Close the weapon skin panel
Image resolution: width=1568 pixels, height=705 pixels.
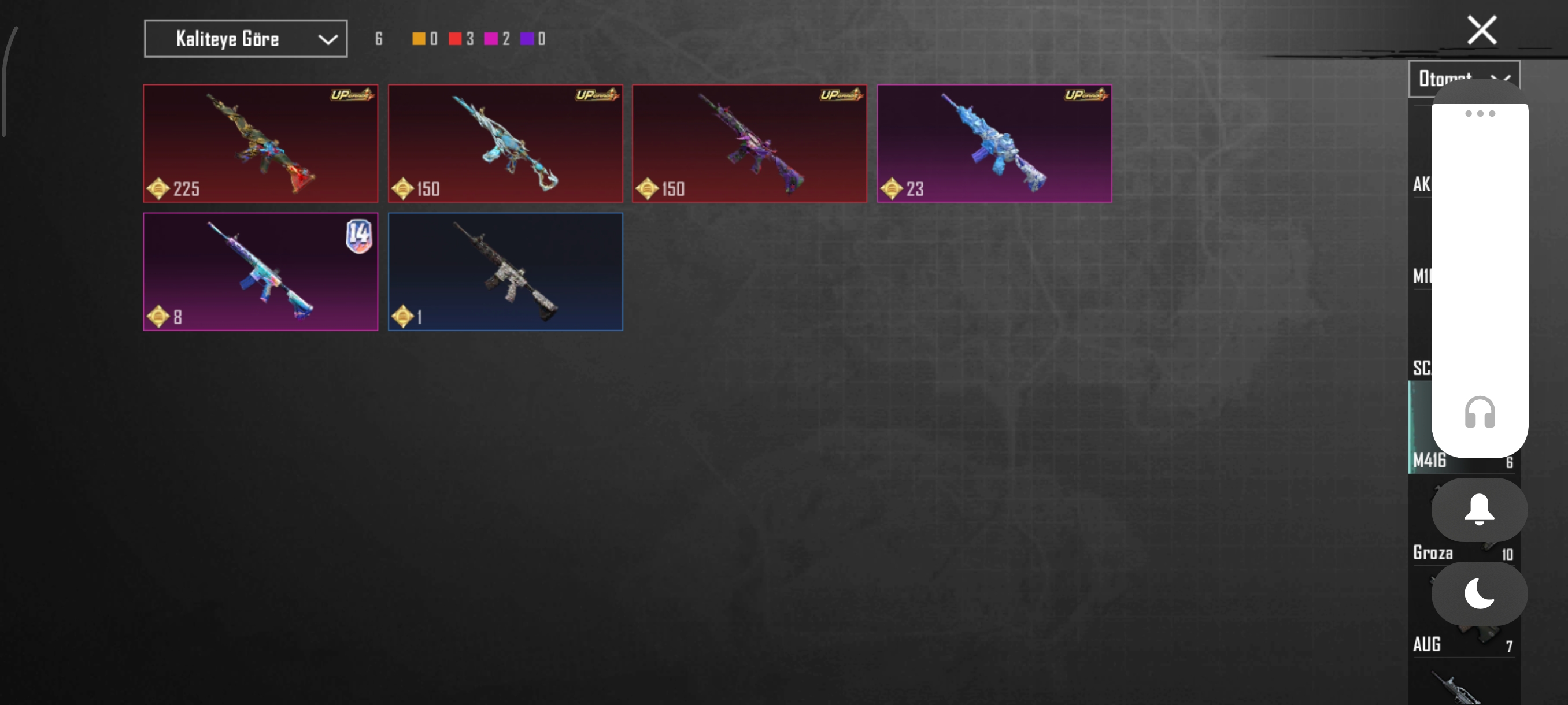(1481, 31)
